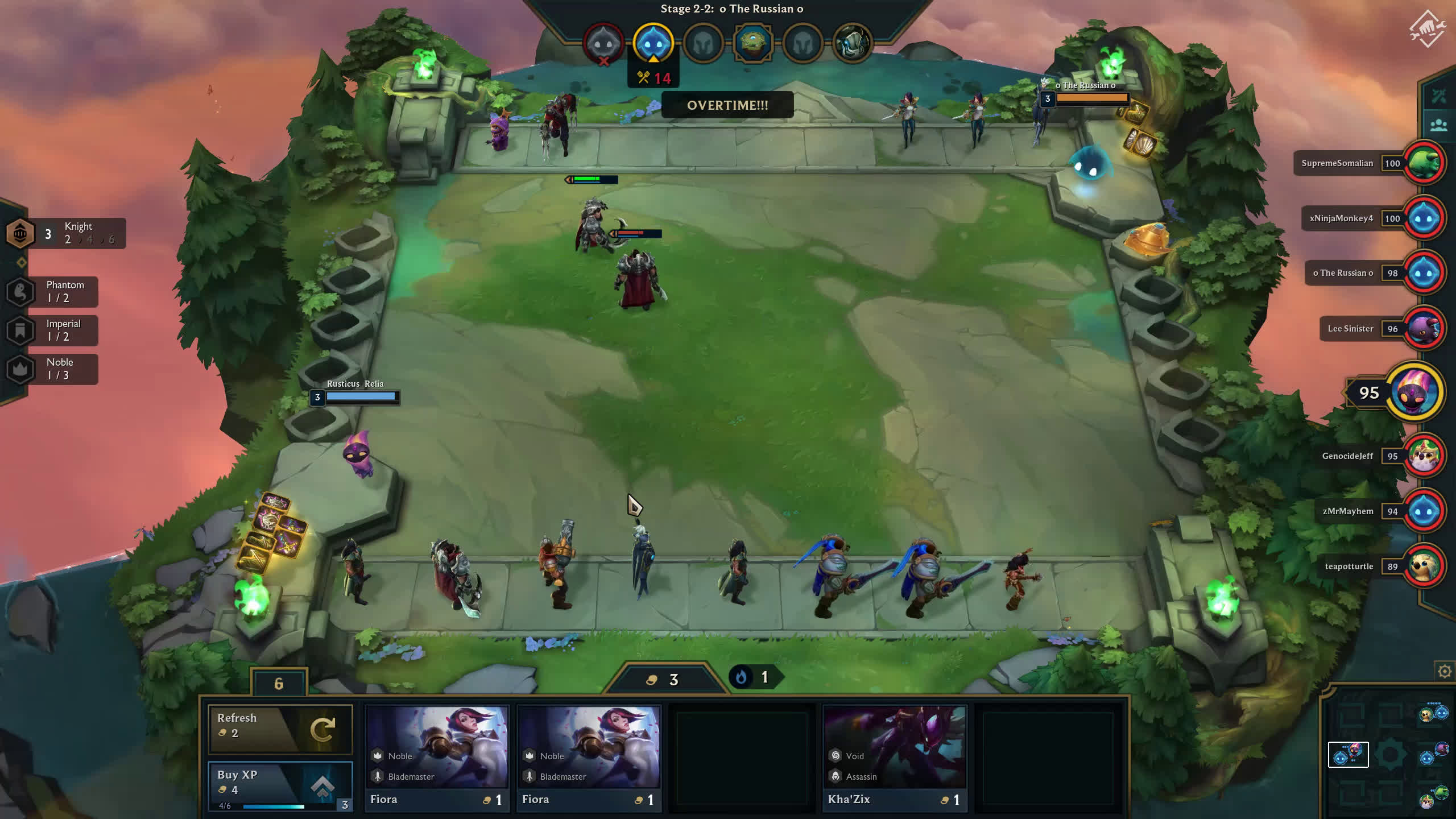
Task: Open the player scoreboard tab
Action: tap(1438, 125)
